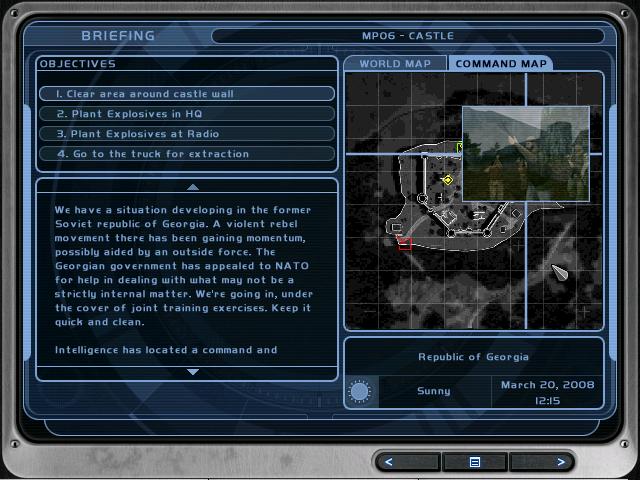This screenshot has height=480, width=640.
Task: View the objective photo thumbnail on the map
Action: point(525,152)
